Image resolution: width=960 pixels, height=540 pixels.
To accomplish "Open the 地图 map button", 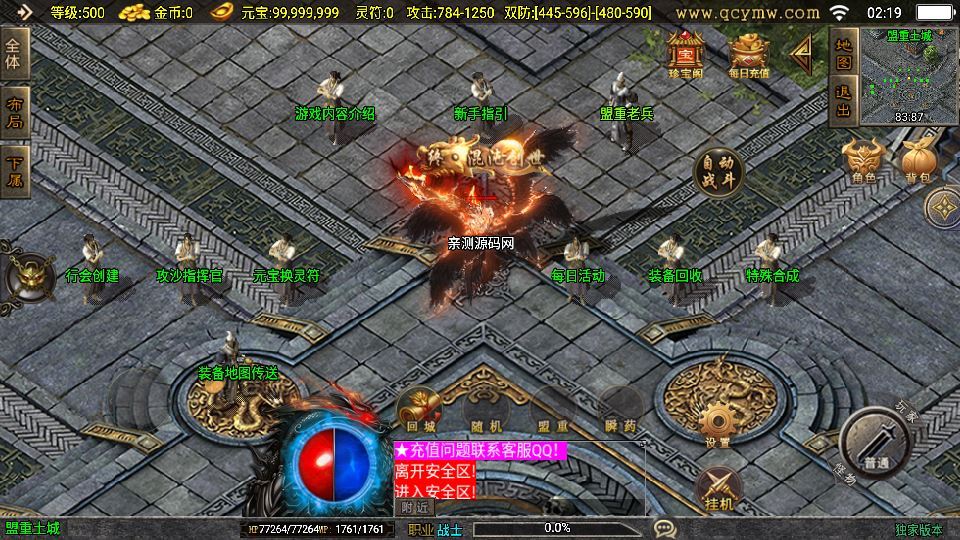I will (x=843, y=54).
